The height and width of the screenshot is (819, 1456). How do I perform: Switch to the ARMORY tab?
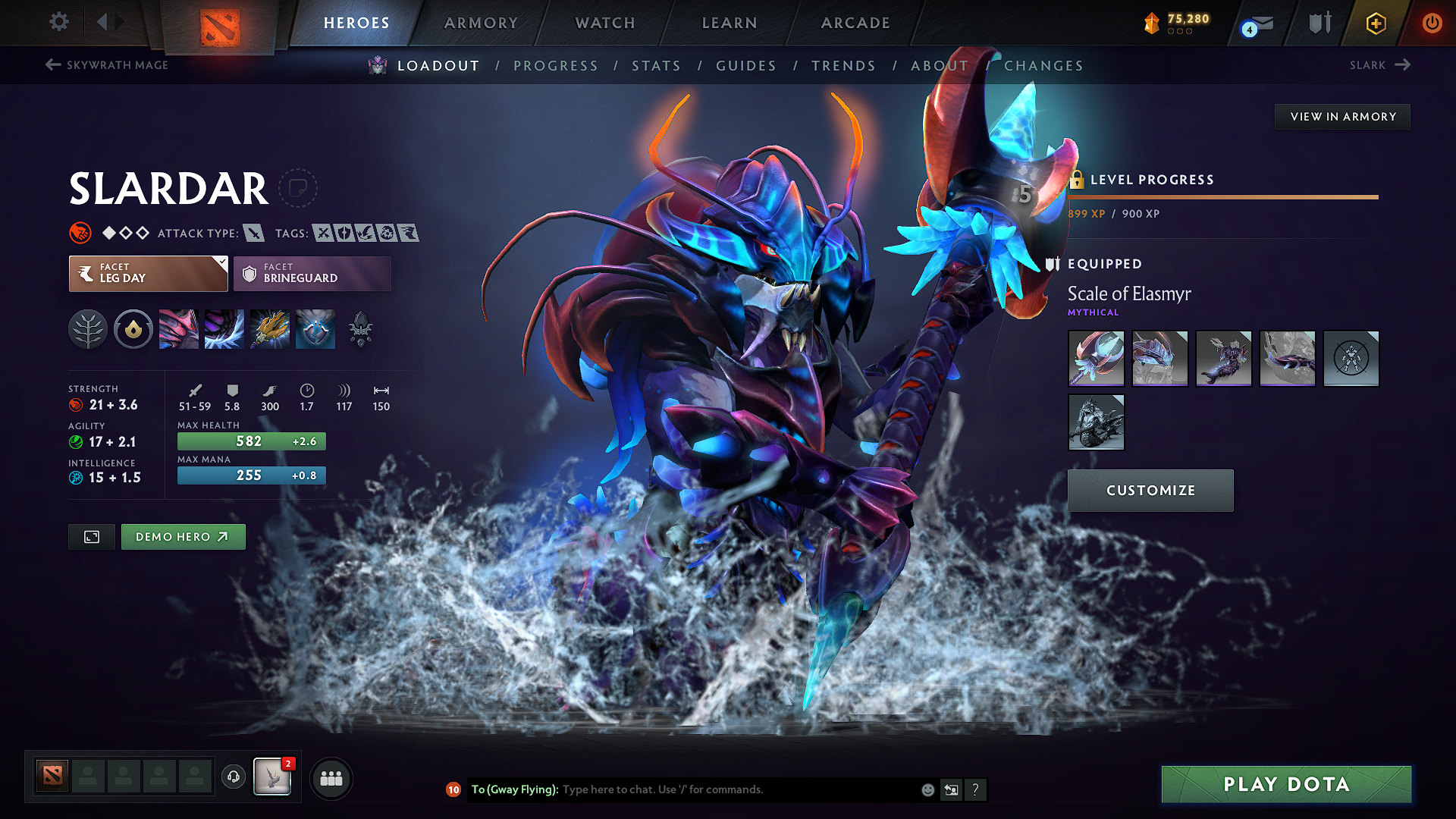point(482,23)
